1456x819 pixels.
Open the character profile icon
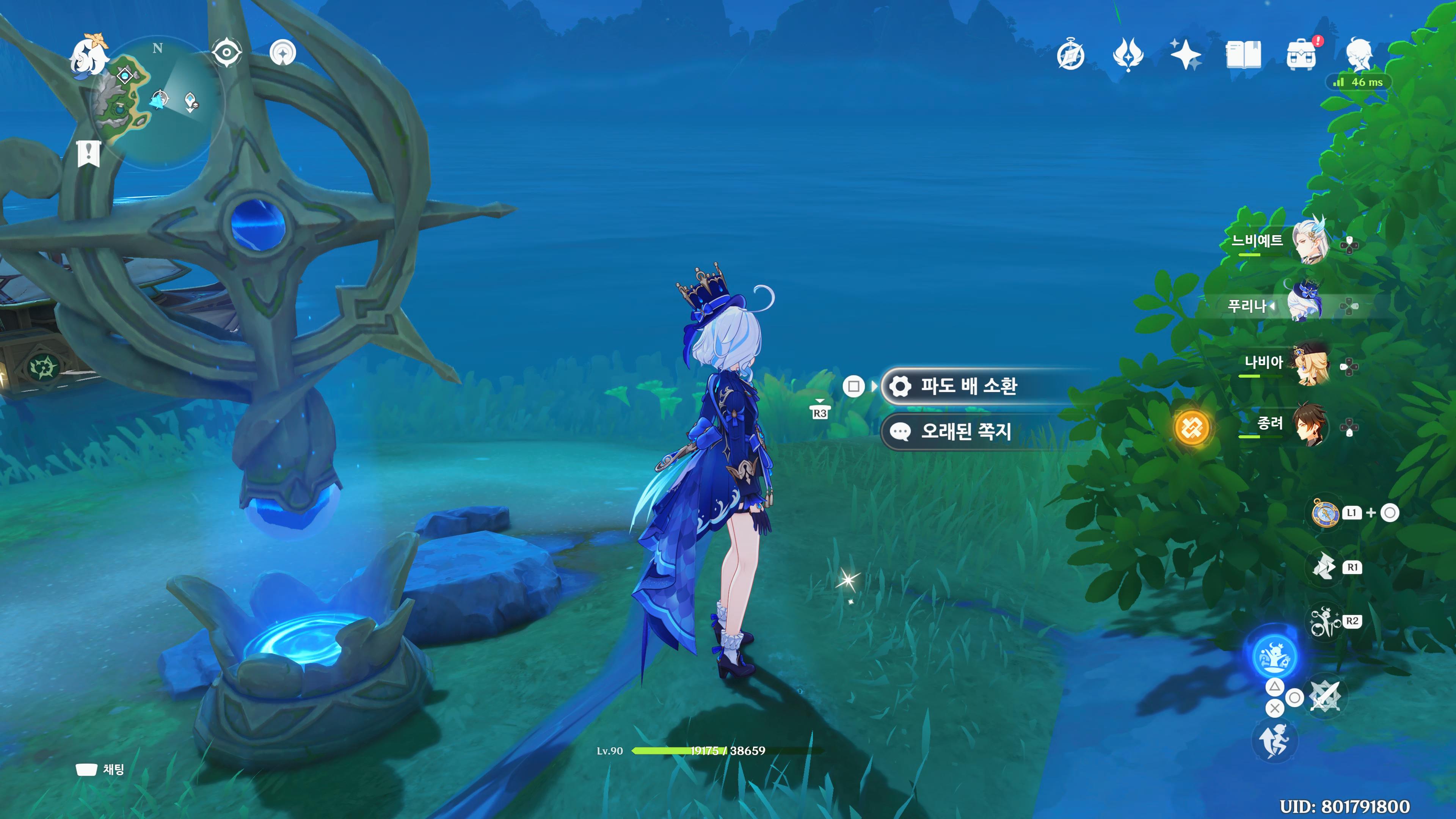[1359, 55]
